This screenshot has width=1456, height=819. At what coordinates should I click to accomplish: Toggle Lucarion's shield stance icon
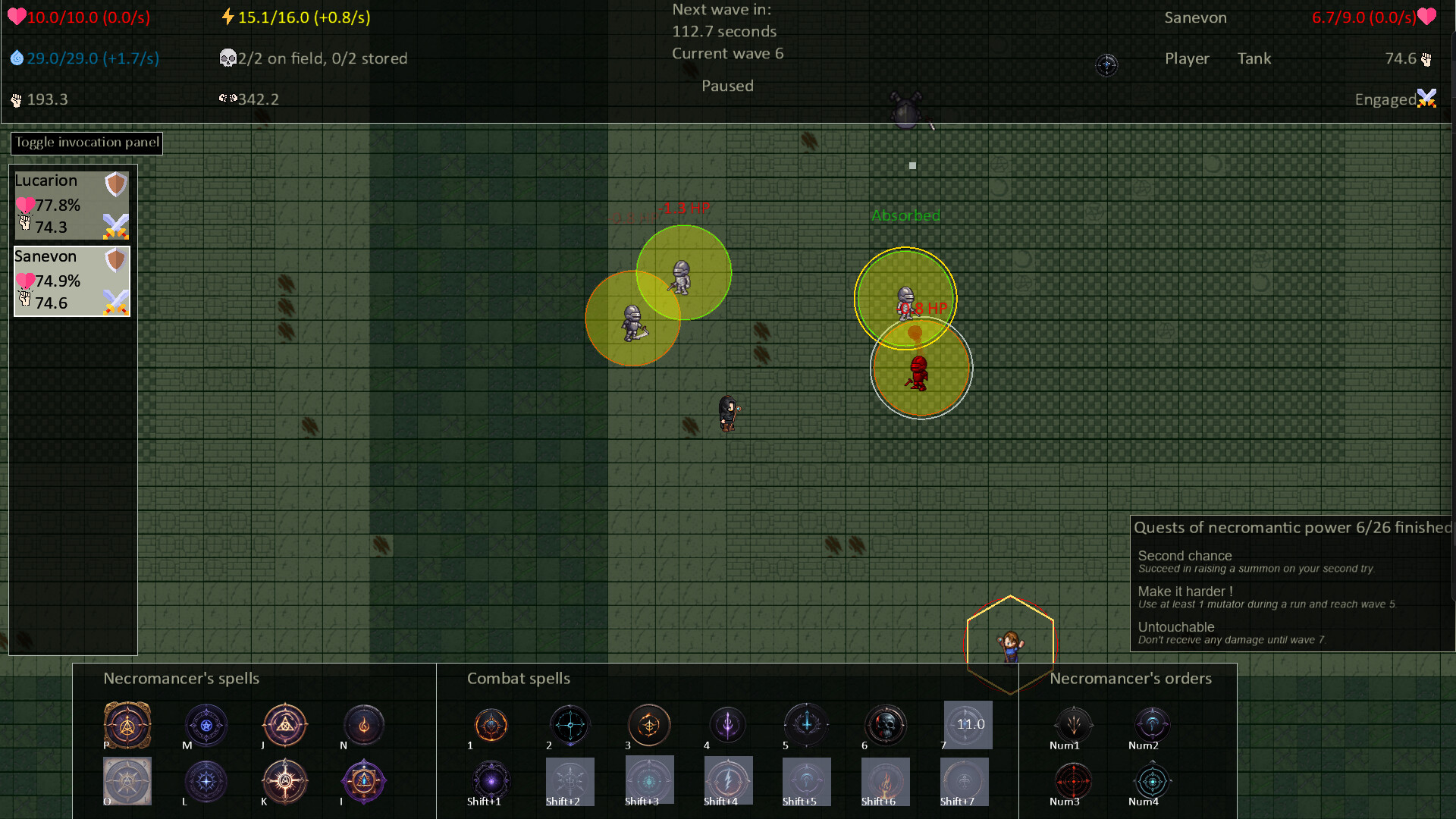[x=115, y=182]
